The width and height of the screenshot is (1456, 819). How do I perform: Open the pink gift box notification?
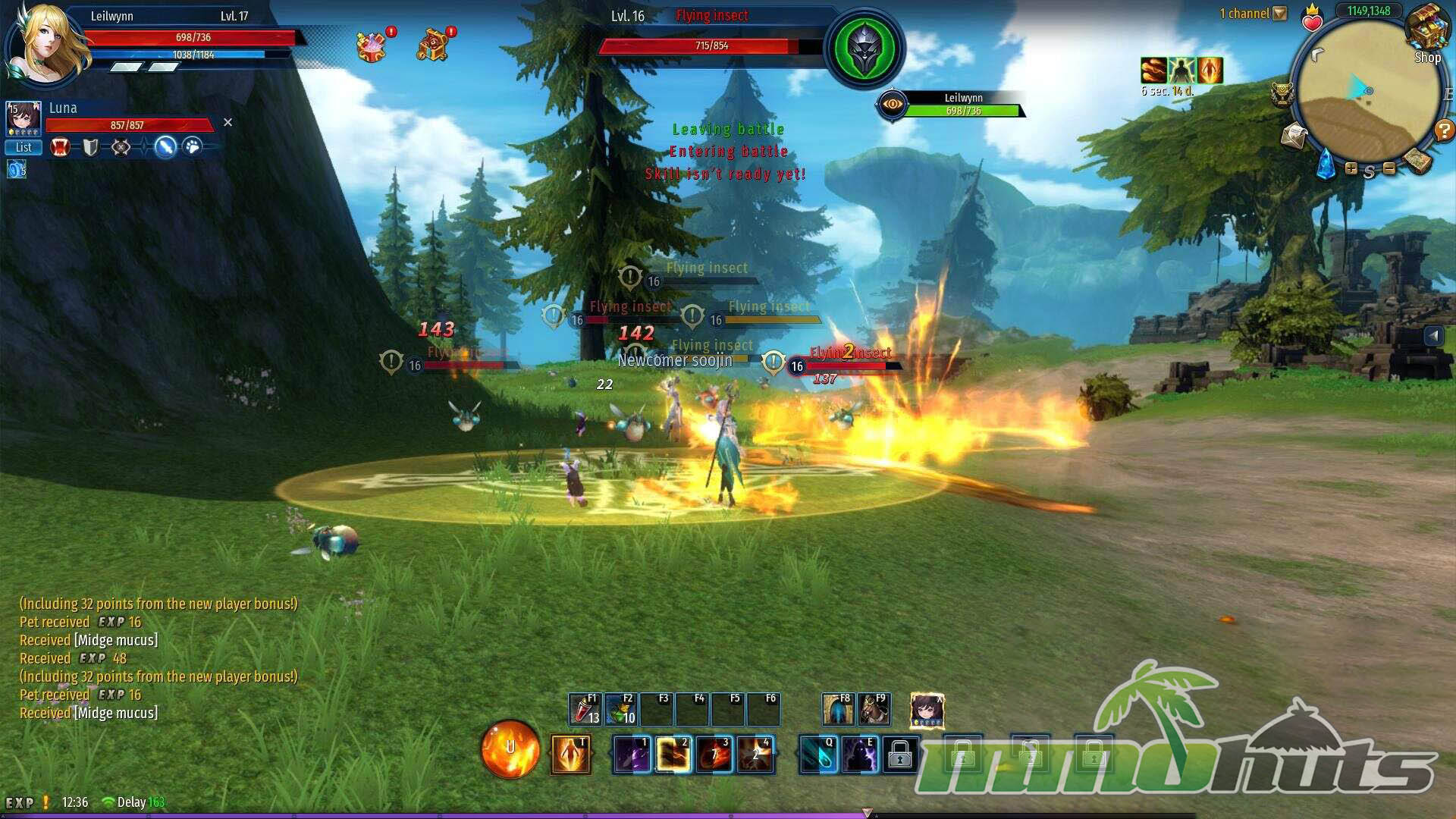coord(372,46)
